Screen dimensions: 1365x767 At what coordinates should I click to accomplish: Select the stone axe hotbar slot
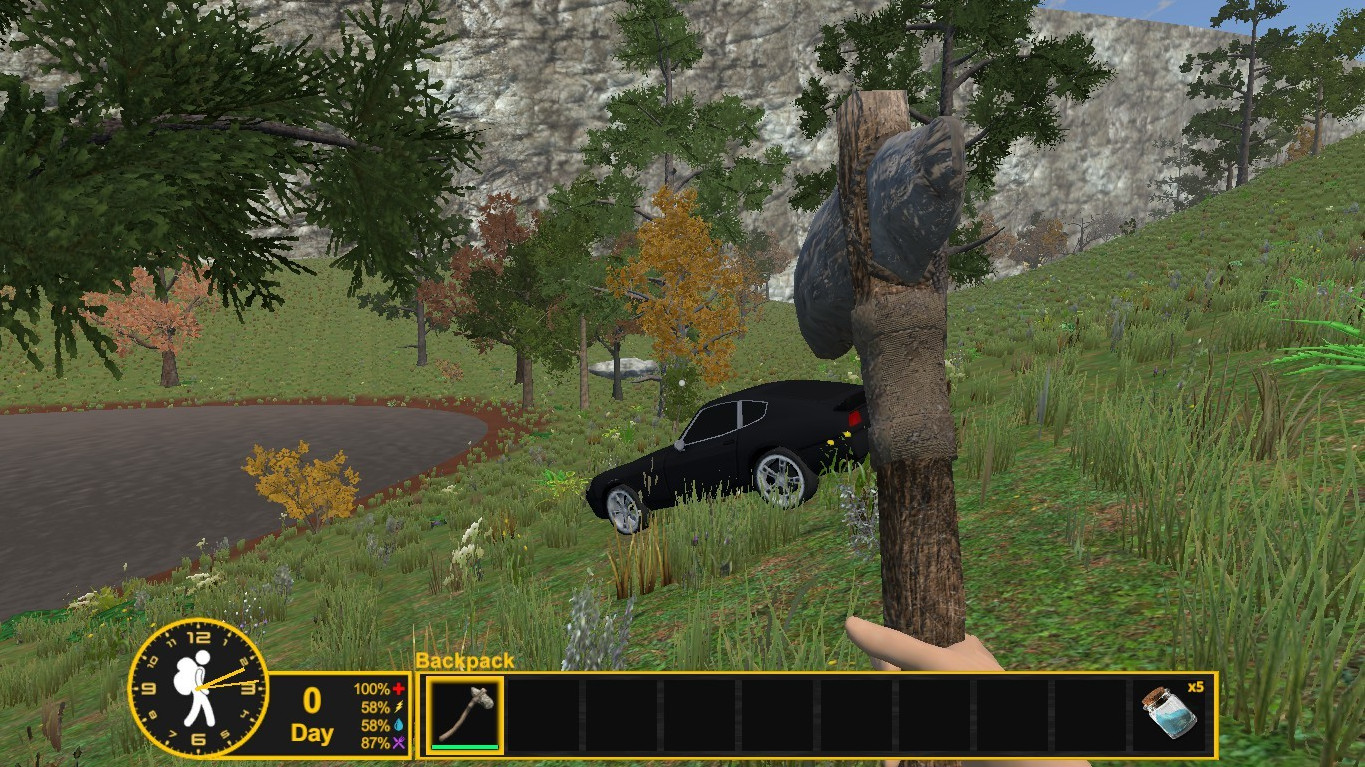(x=466, y=714)
